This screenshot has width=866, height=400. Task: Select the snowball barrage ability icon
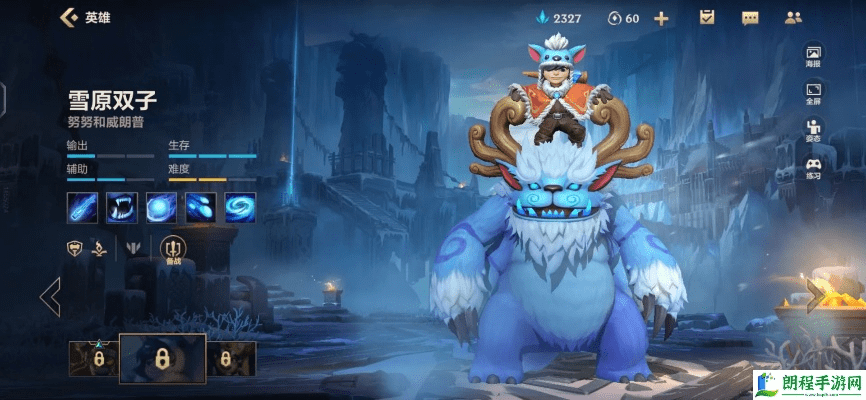pos(201,208)
